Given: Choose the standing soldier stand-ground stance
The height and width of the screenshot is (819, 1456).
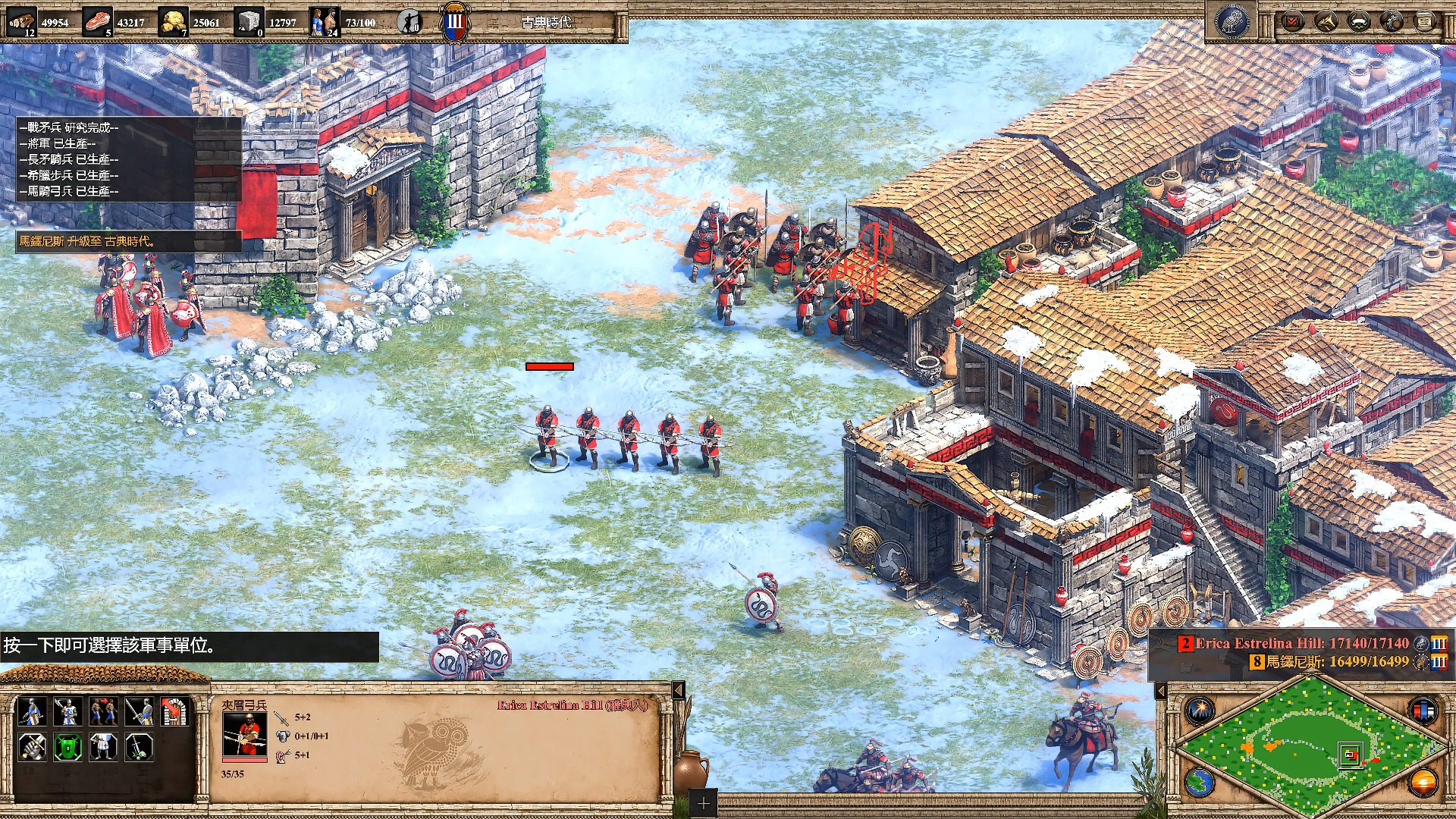Looking at the screenshot, I should click(x=103, y=748).
